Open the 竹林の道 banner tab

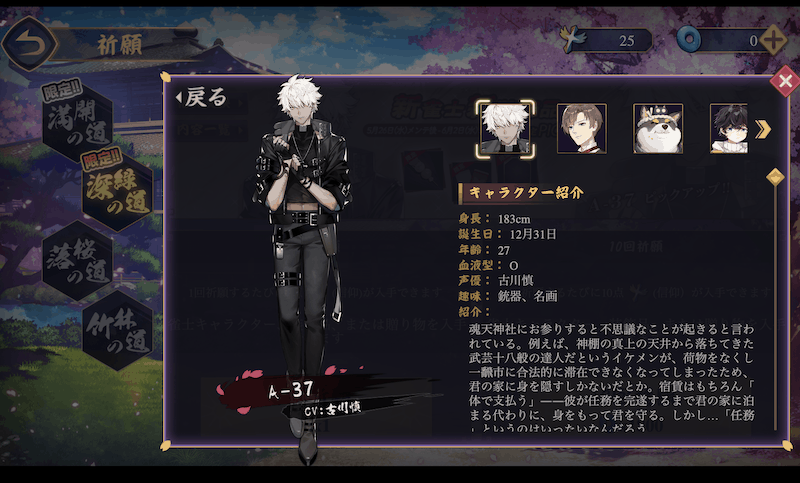113,328
